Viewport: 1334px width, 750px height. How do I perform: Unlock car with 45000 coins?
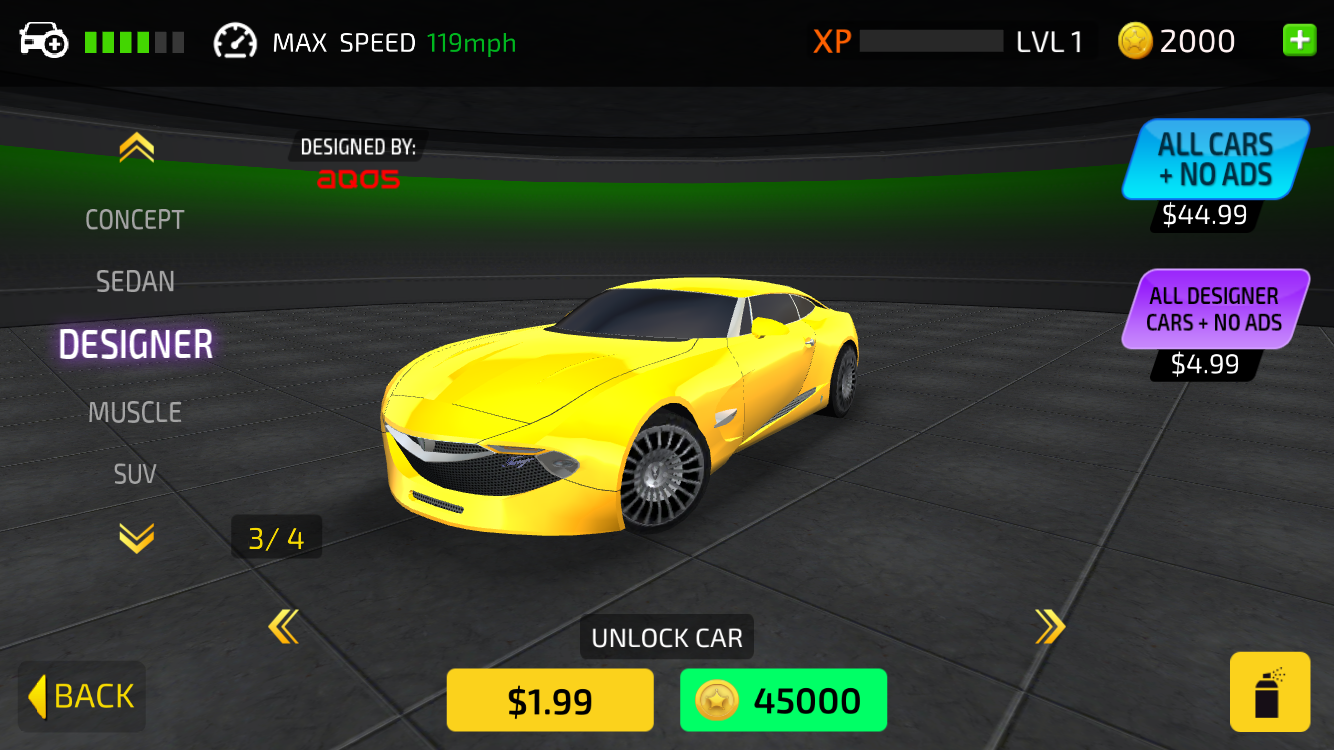[783, 700]
